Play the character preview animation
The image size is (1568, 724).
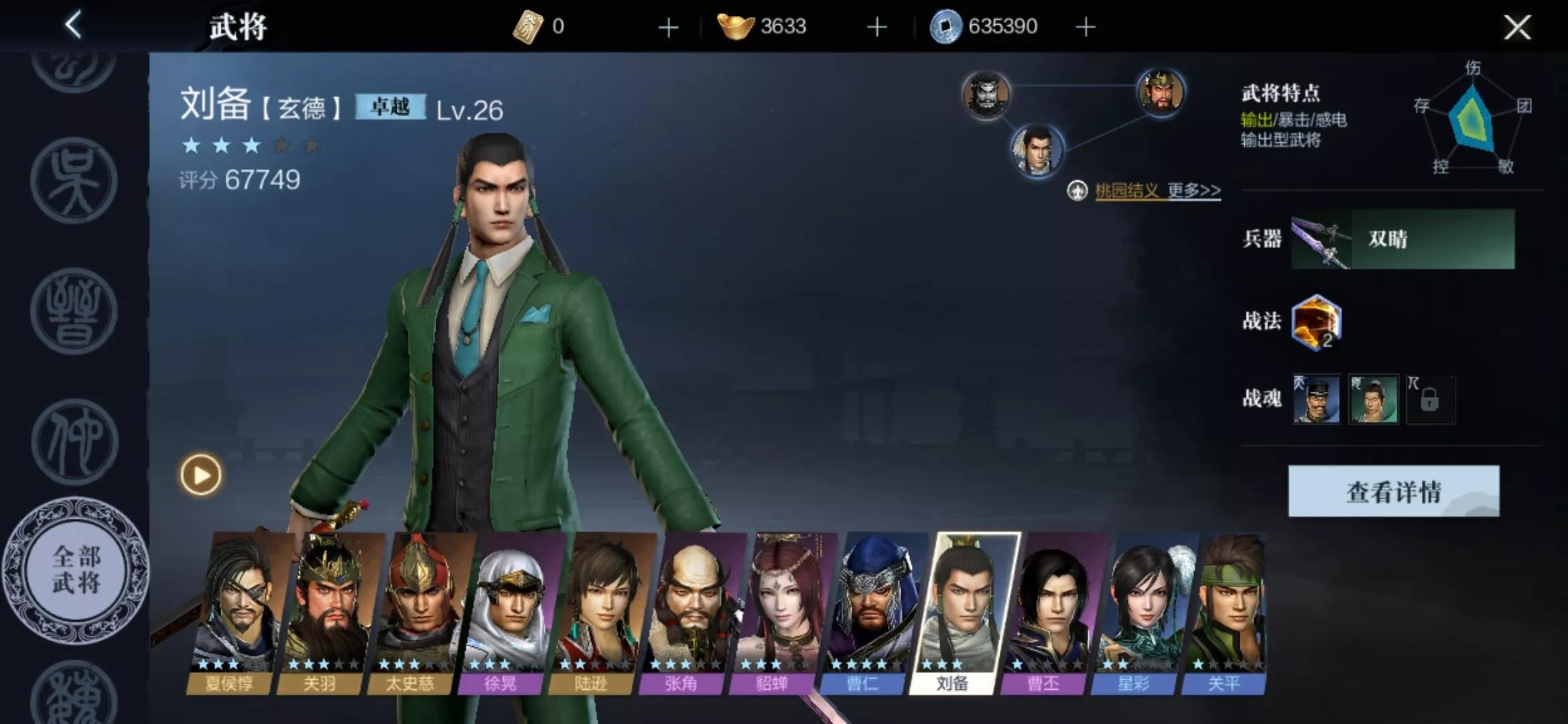tap(200, 475)
